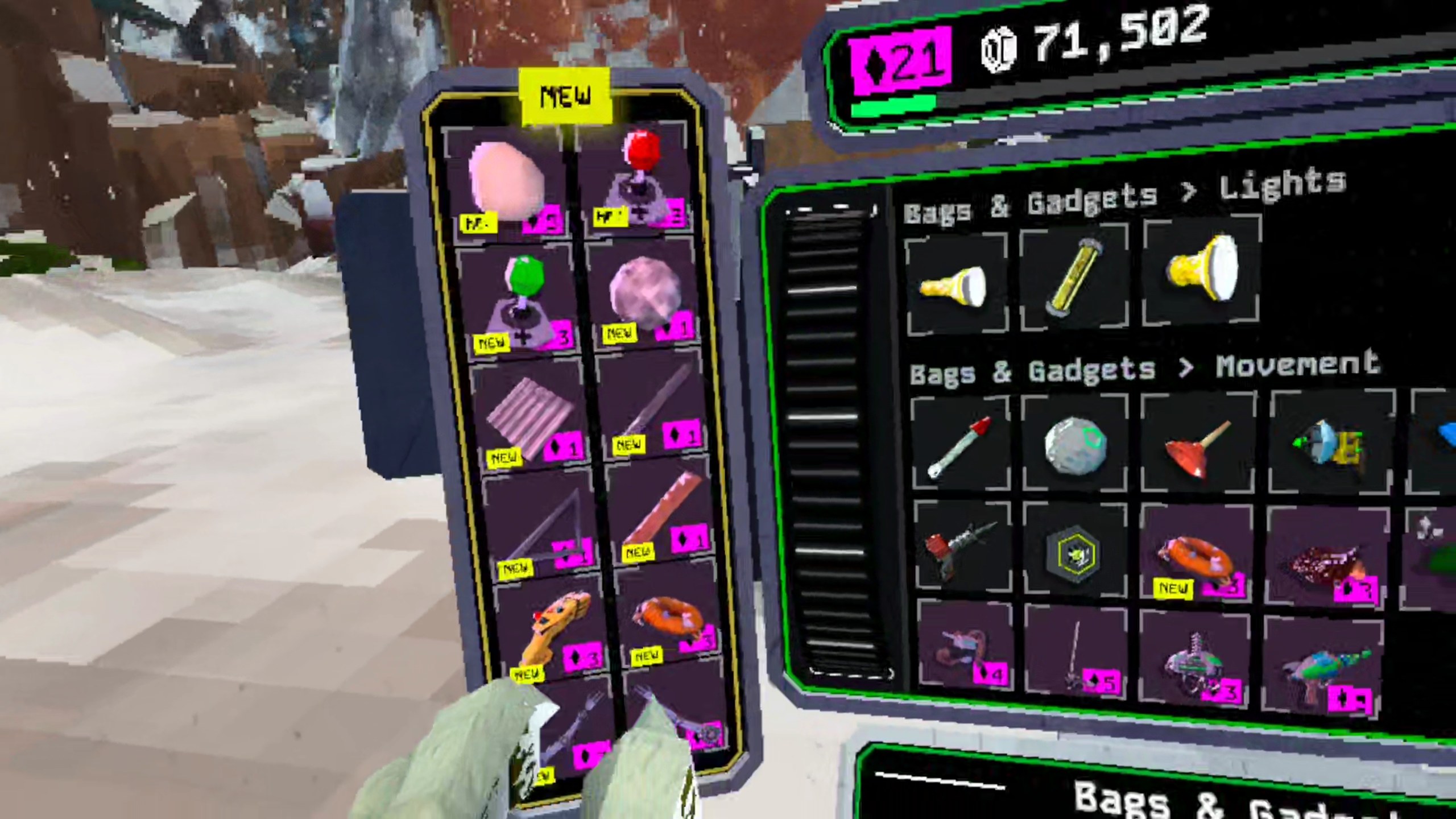Select the triangular frame item

pyautogui.click(x=540, y=529)
